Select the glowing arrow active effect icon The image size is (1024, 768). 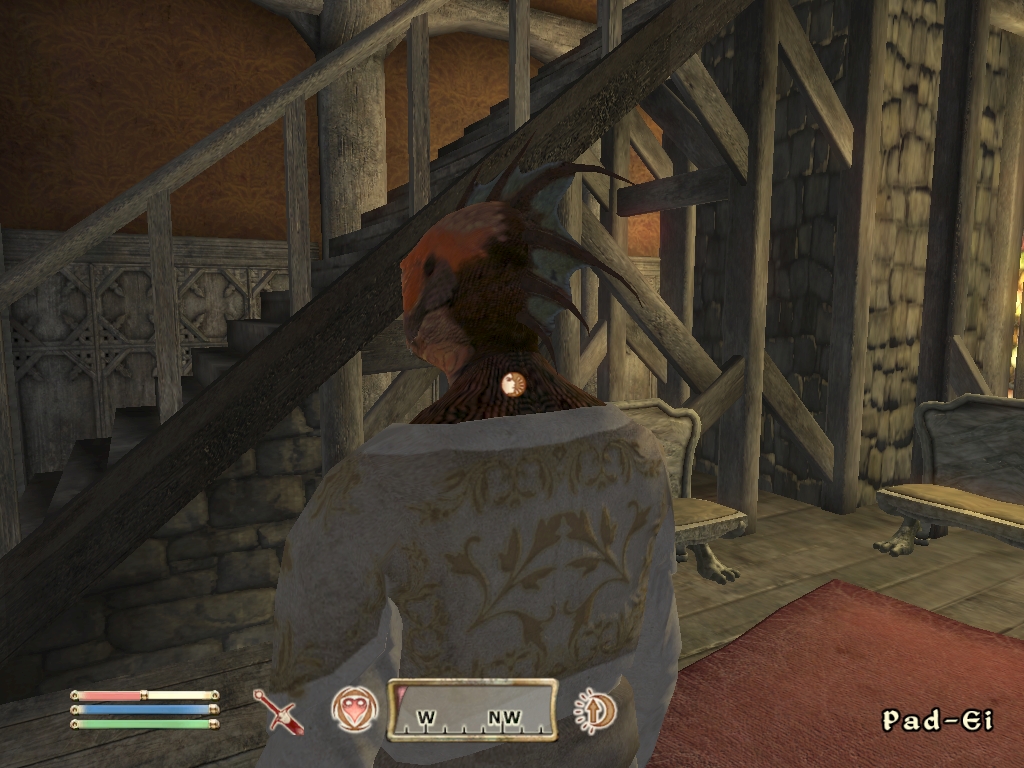(596, 711)
